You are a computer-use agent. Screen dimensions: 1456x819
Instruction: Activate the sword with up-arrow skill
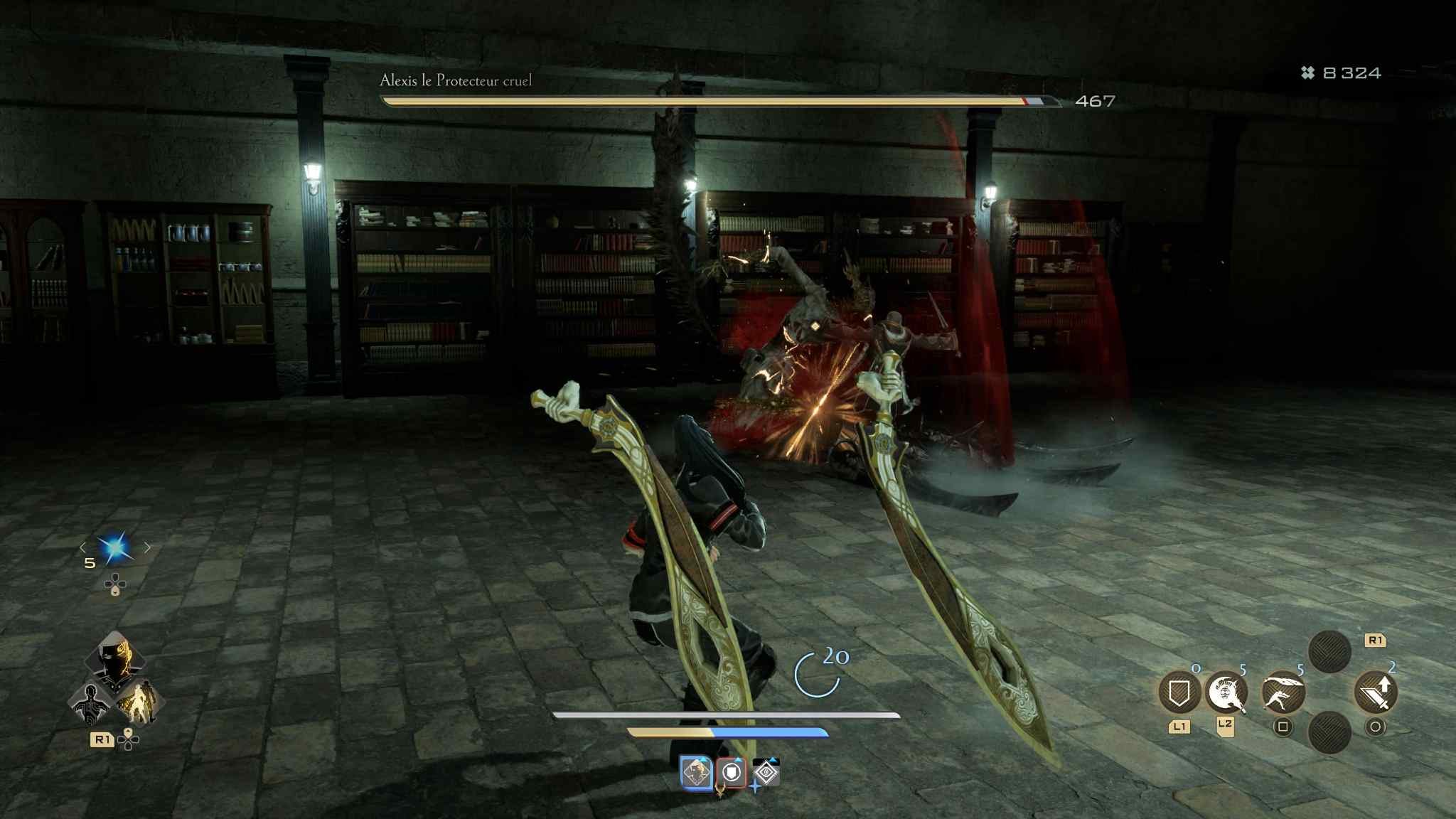coord(1376,693)
